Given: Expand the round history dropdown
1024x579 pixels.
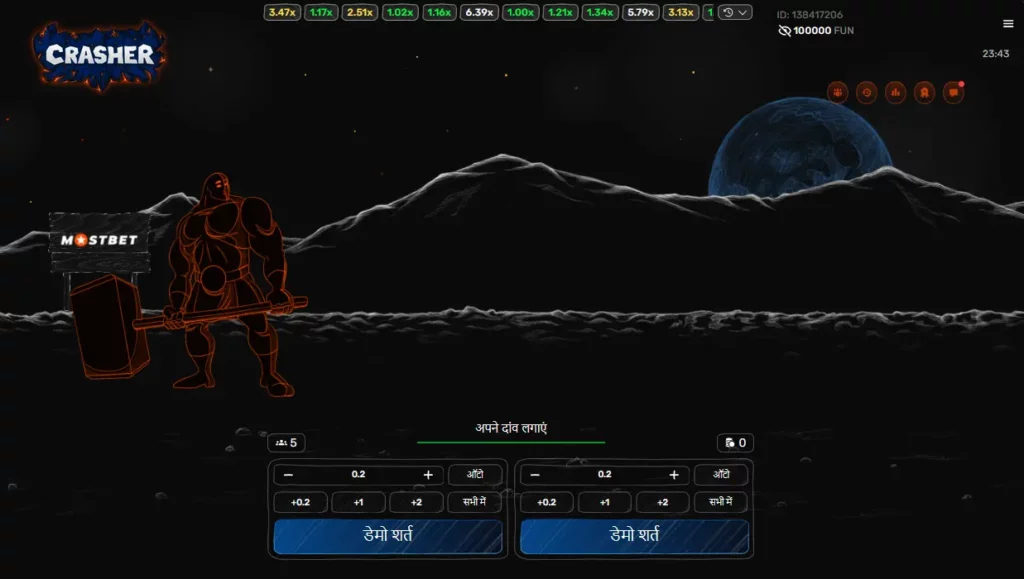Looking at the screenshot, I should coord(735,13).
